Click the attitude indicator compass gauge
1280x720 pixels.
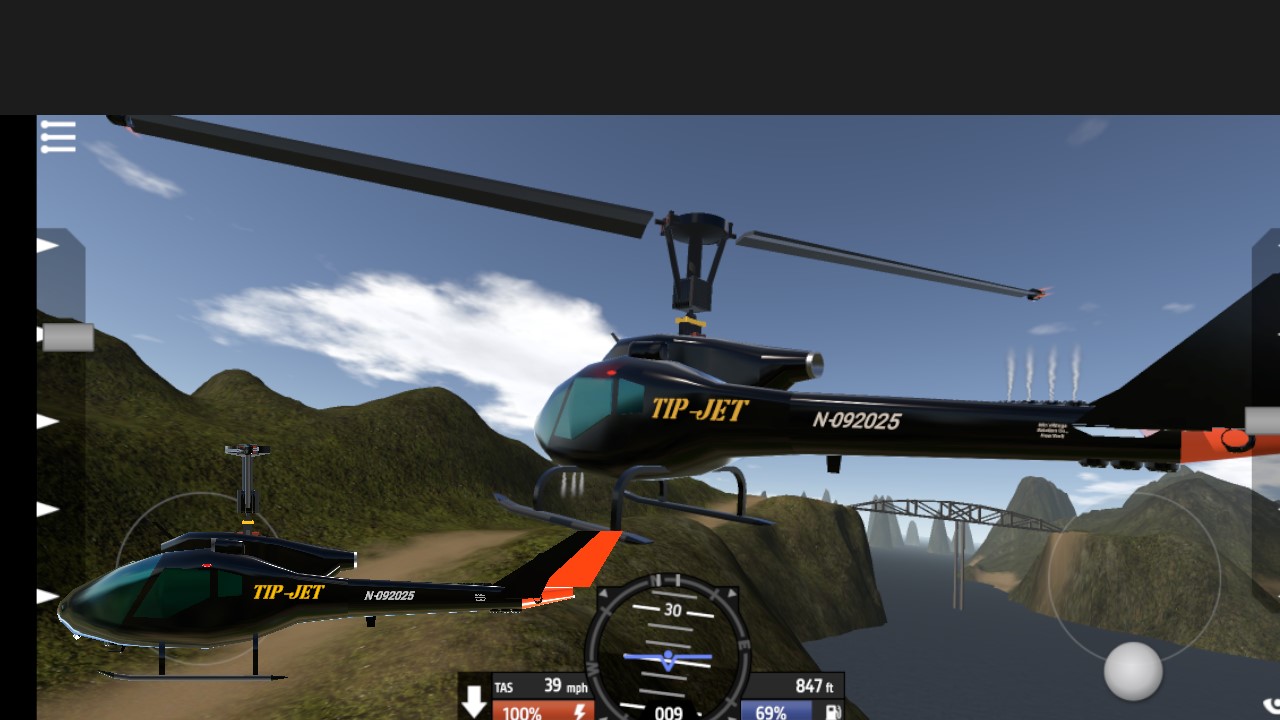coord(667,652)
